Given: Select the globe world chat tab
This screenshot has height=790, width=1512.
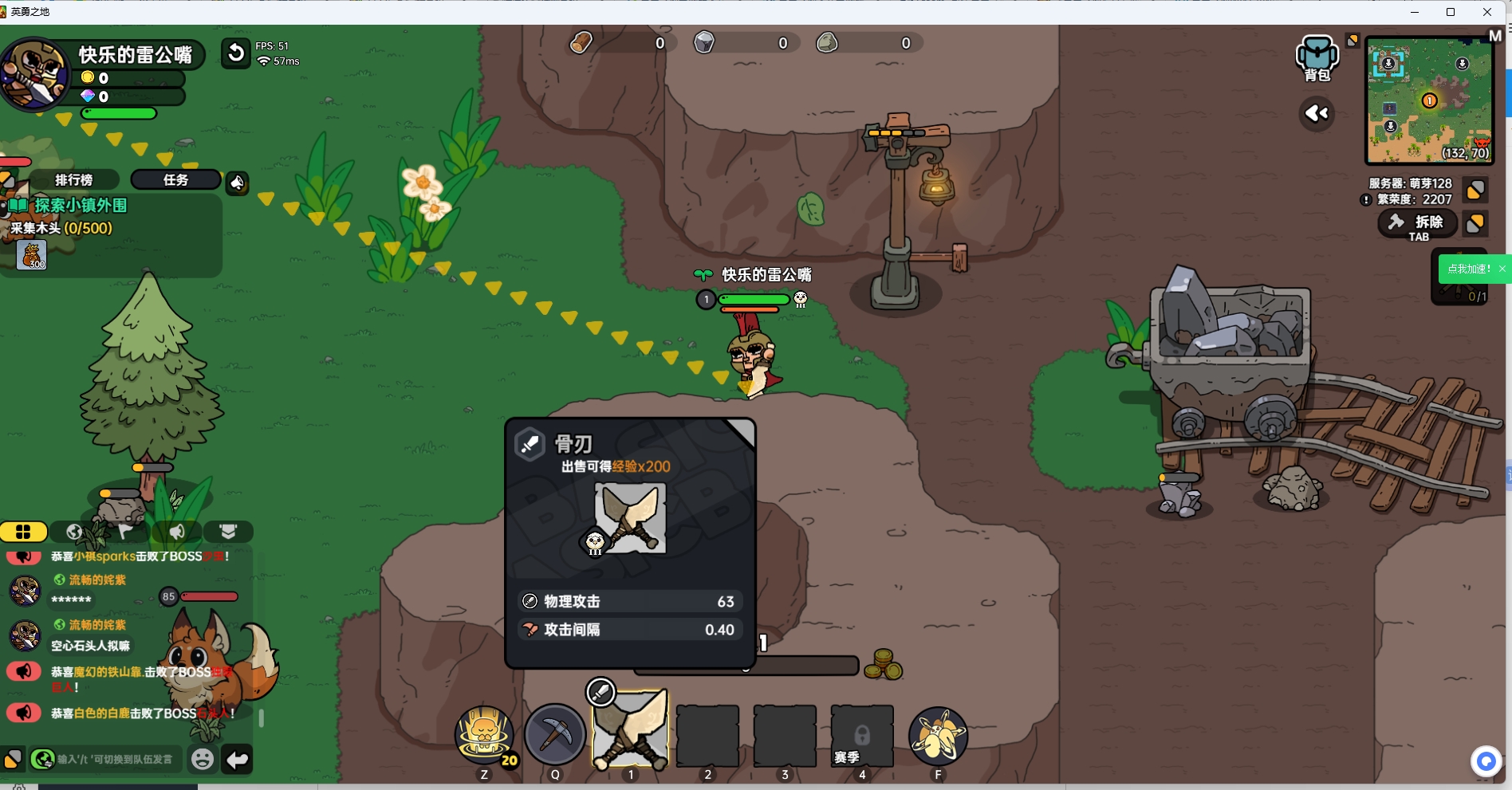Looking at the screenshot, I should point(75,532).
